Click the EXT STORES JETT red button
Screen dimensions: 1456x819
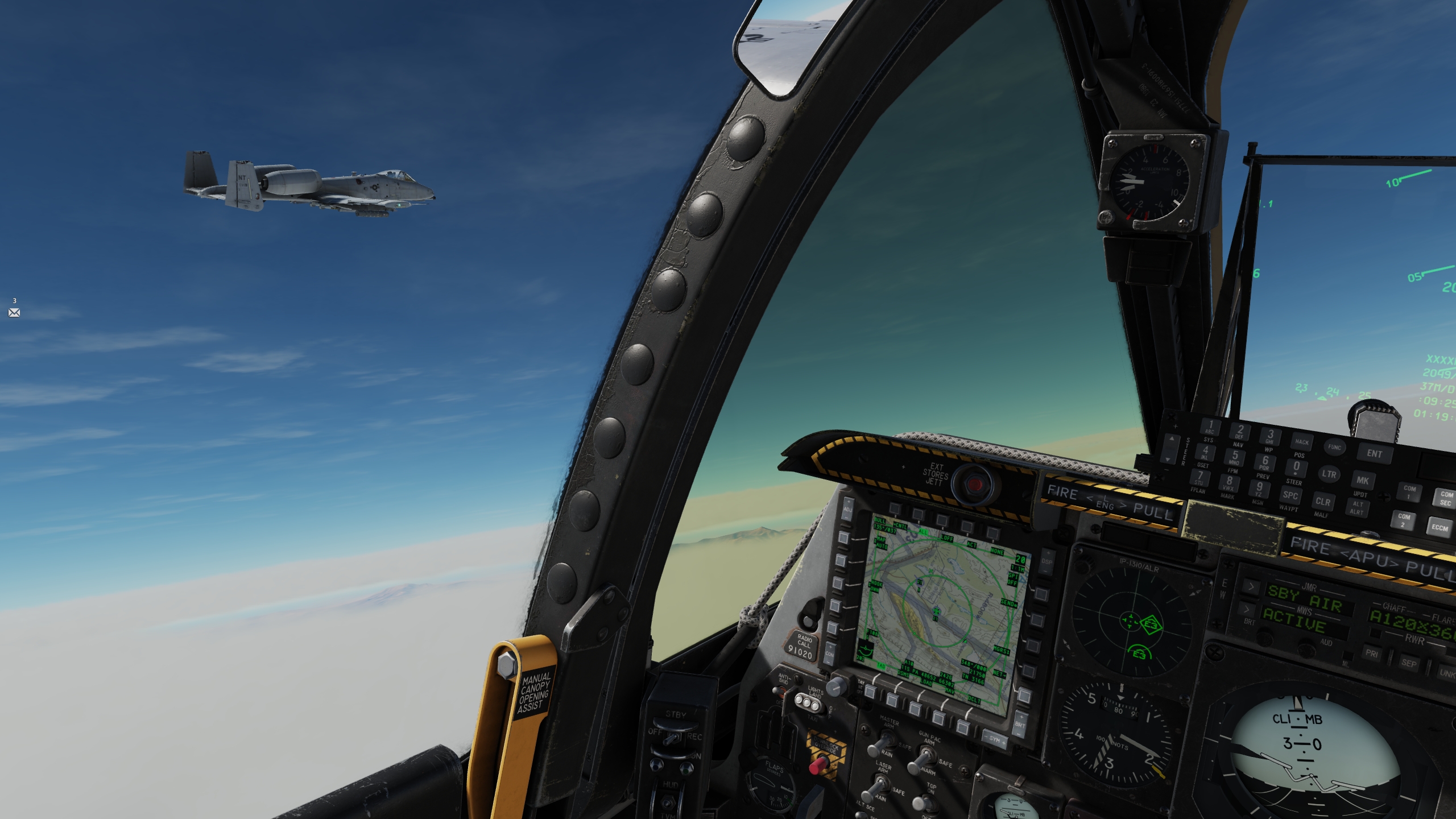point(975,483)
